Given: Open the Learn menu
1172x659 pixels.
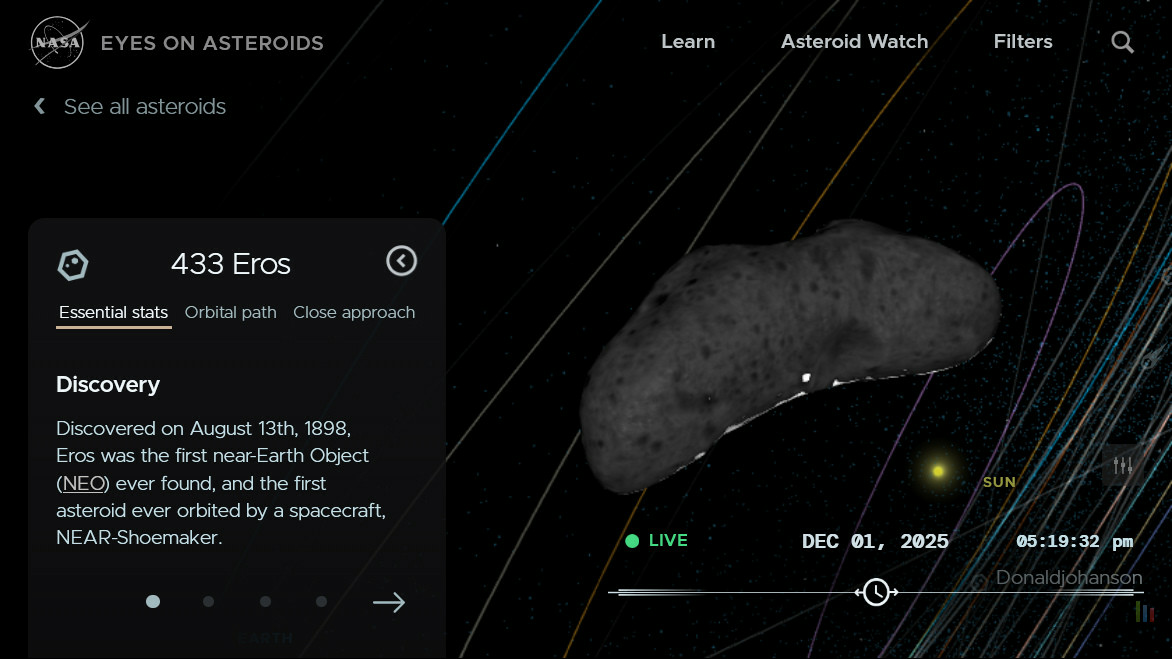Looking at the screenshot, I should point(688,42).
